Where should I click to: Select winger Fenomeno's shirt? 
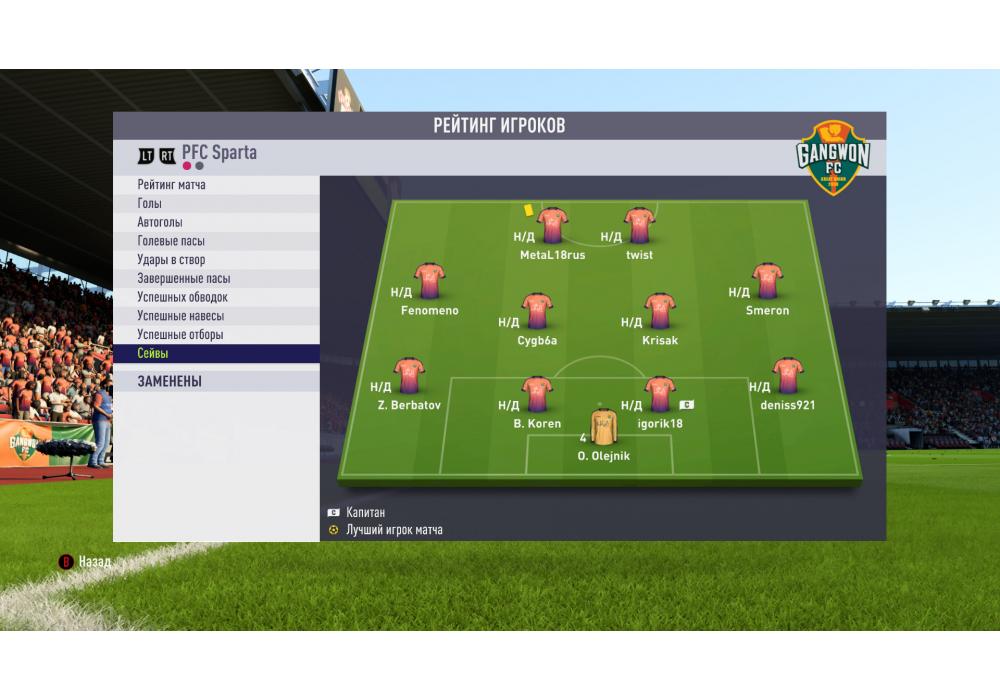coord(430,282)
